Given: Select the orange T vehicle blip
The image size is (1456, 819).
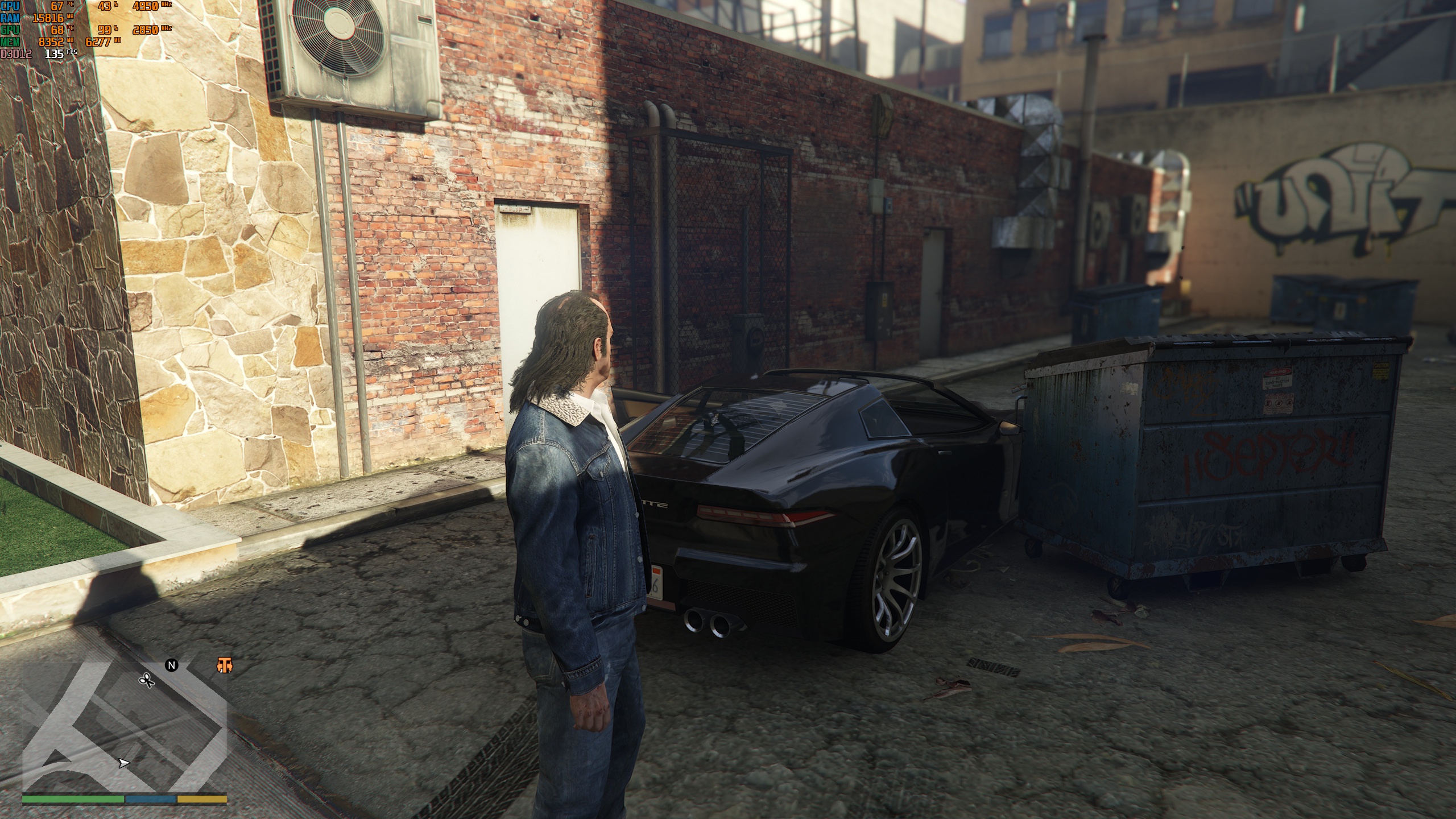Looking at the screenshot, I should [225, 665].
